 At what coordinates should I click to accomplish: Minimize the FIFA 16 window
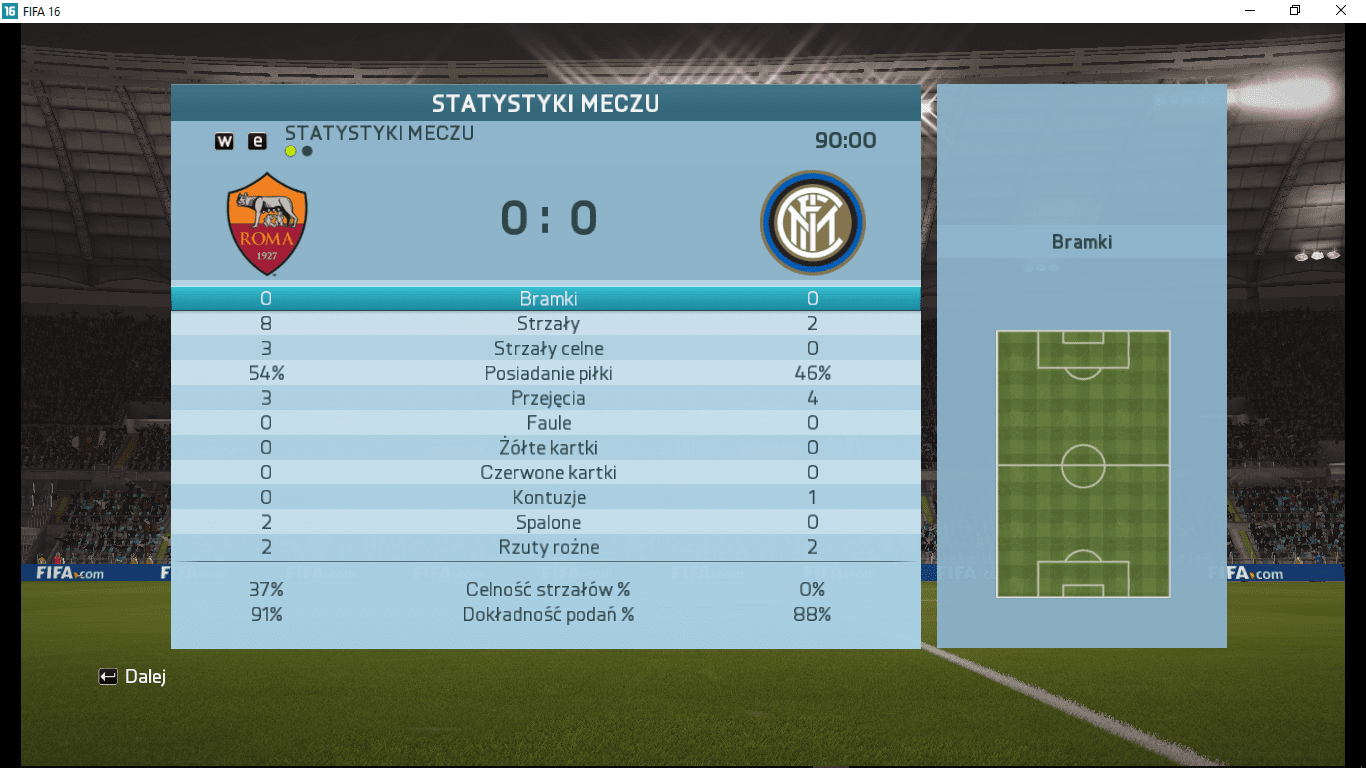1250,10
